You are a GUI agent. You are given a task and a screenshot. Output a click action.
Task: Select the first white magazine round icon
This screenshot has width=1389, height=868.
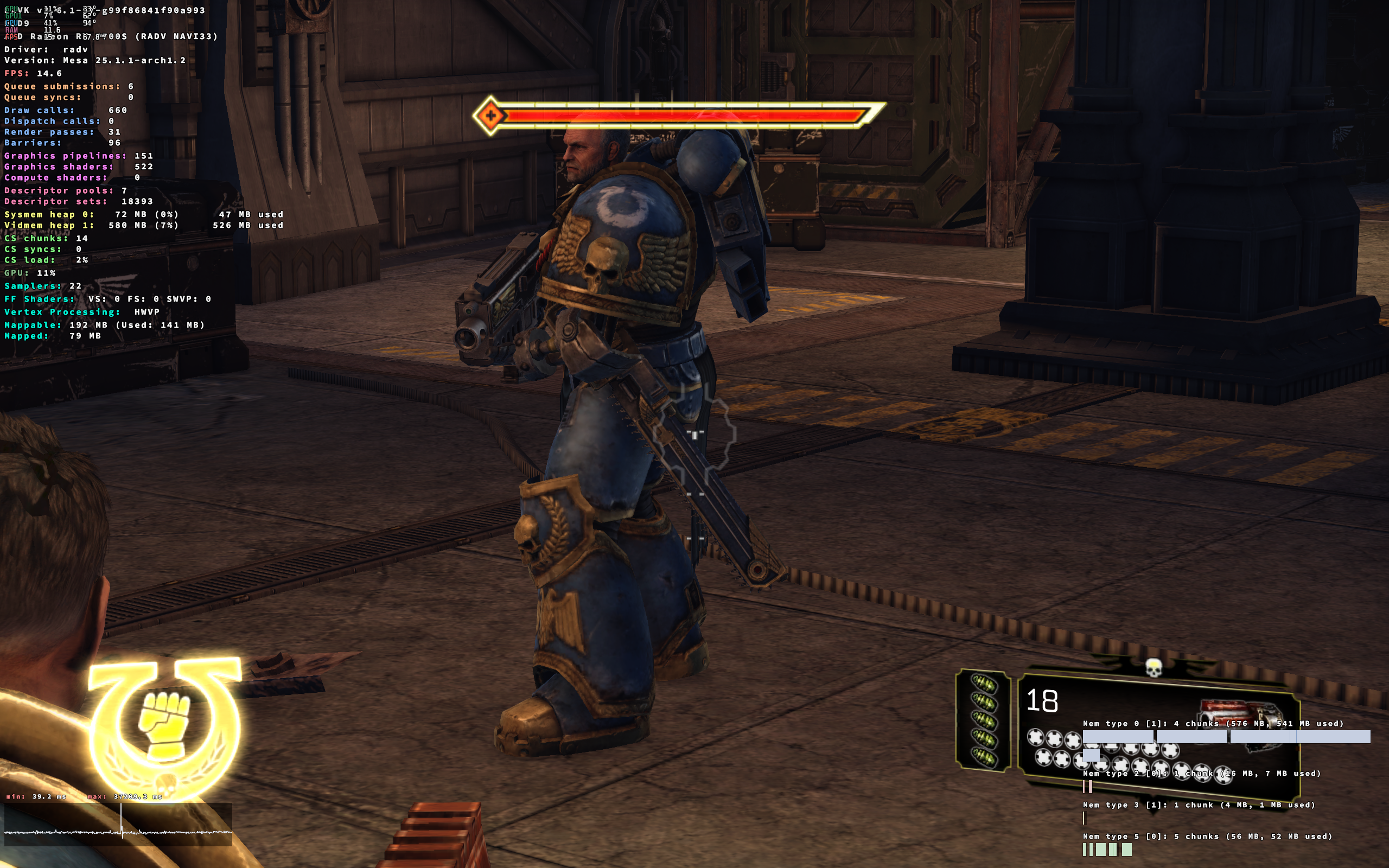(1035, 738)
